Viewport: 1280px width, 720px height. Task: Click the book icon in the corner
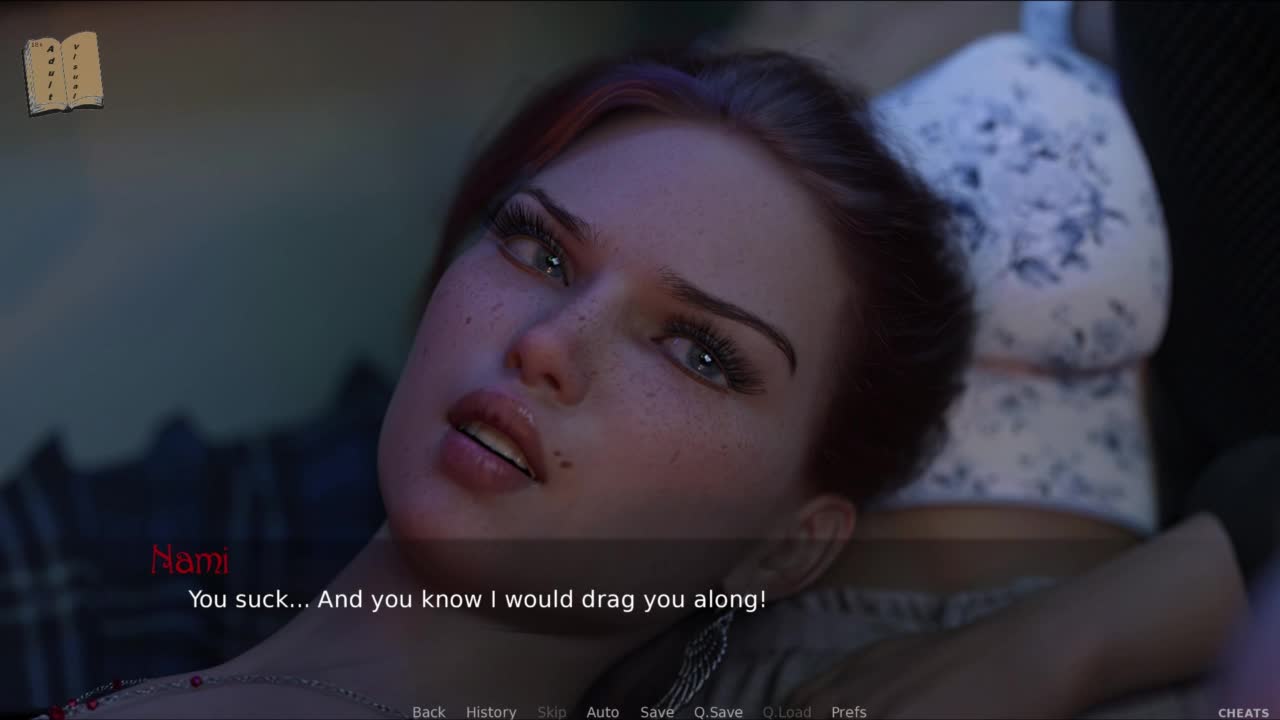[x=63, y=72]
